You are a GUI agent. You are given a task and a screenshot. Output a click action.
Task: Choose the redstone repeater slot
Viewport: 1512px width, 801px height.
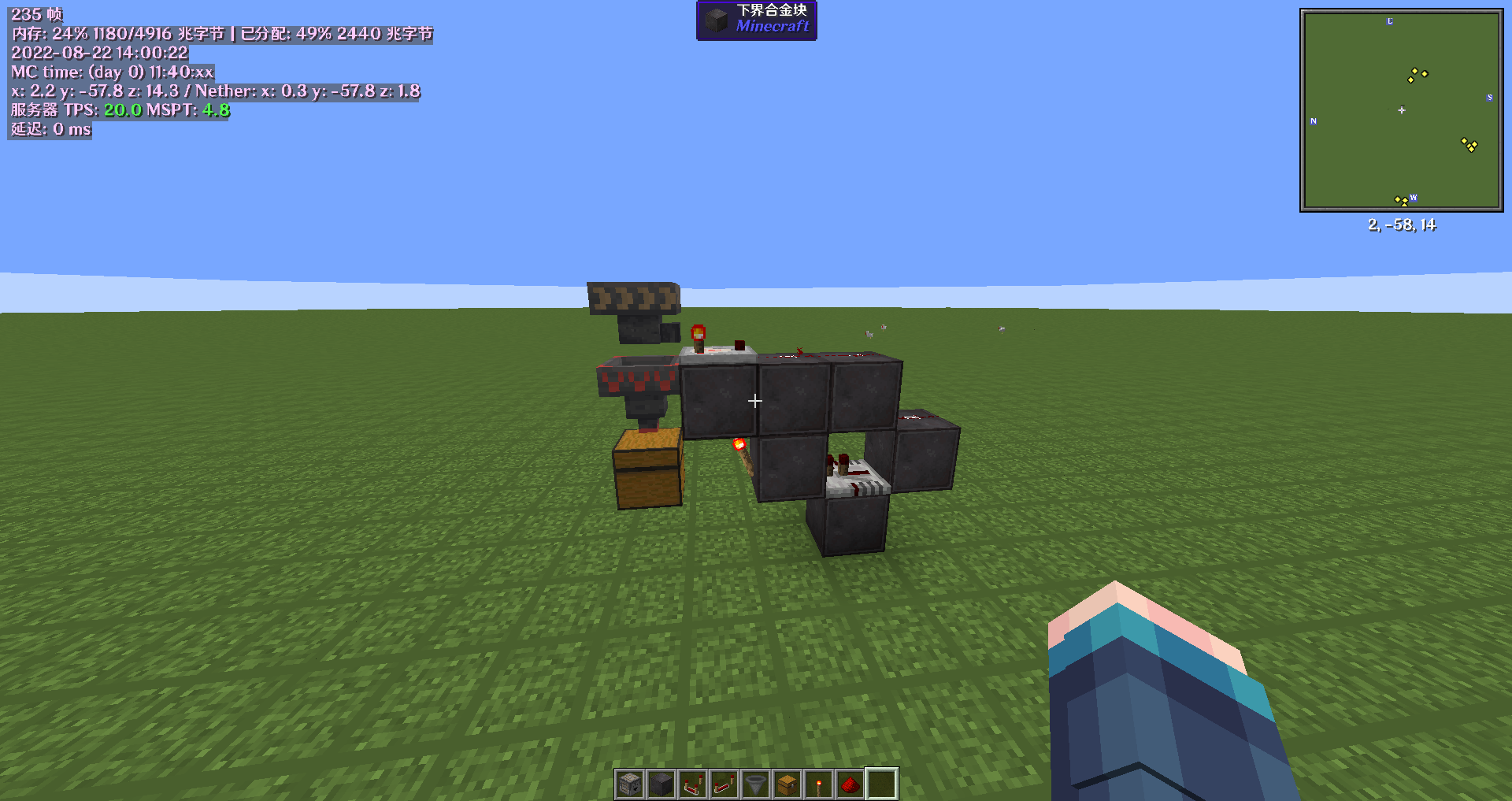click(724, 784)
